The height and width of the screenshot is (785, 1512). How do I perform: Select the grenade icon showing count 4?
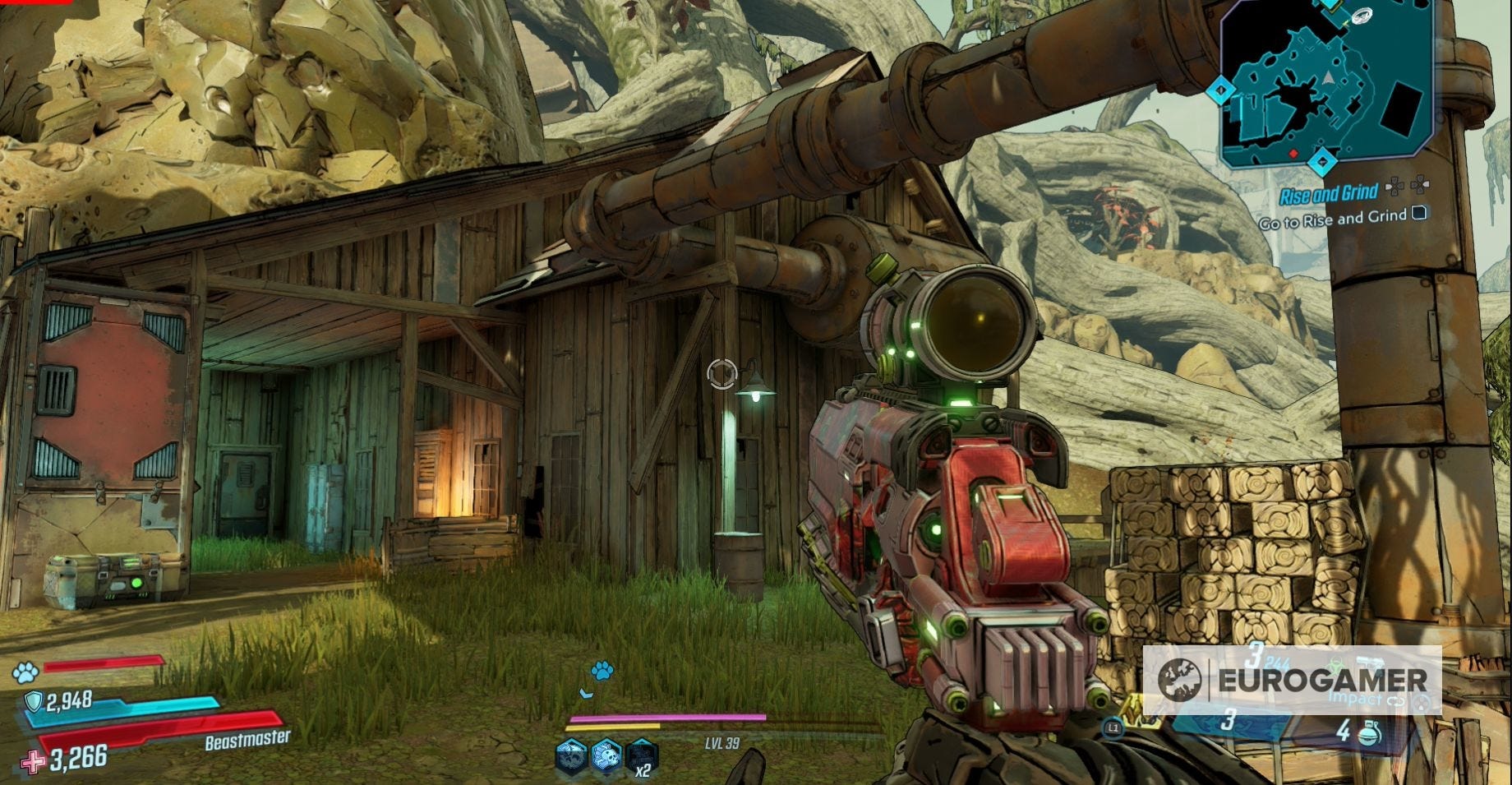click(x=1370, y=734)
